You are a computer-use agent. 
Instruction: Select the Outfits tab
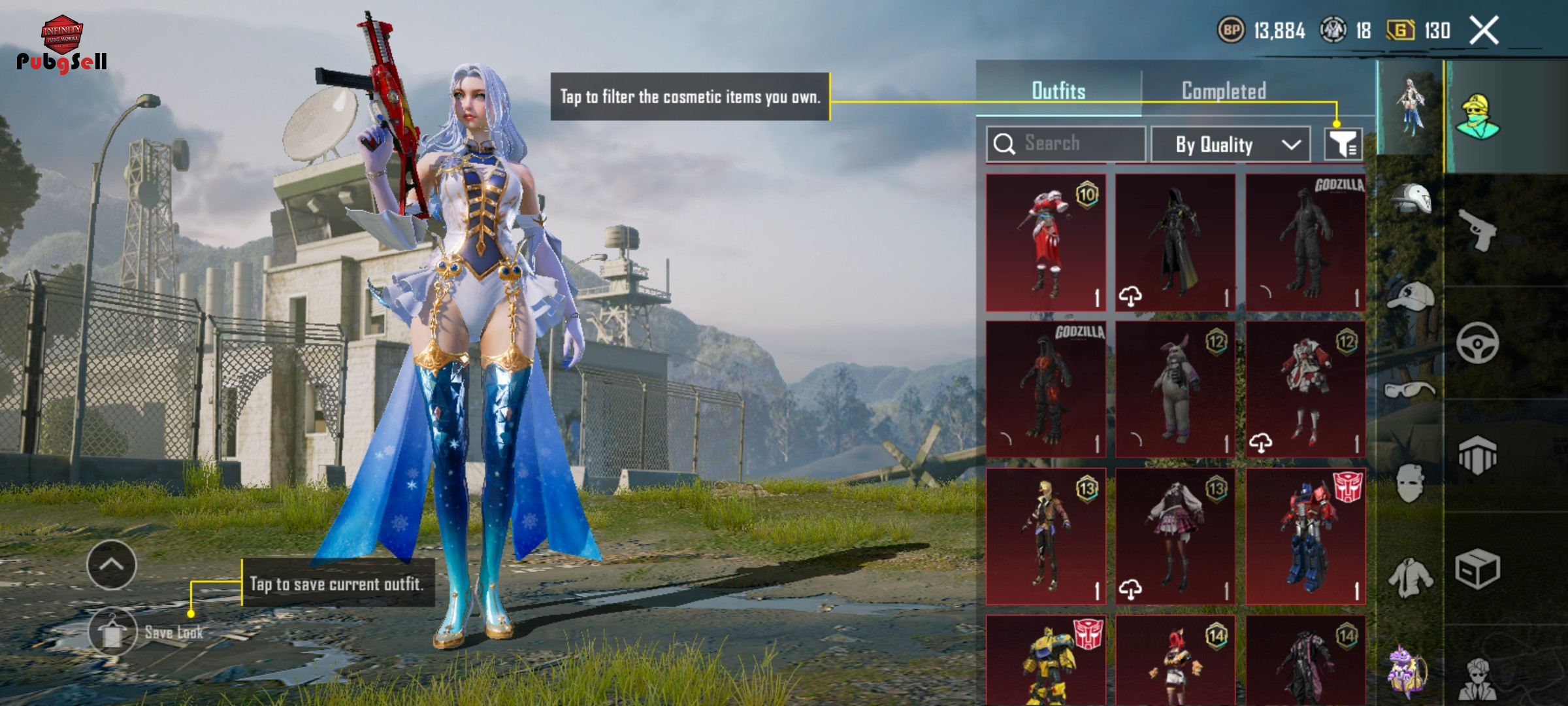1058,91
